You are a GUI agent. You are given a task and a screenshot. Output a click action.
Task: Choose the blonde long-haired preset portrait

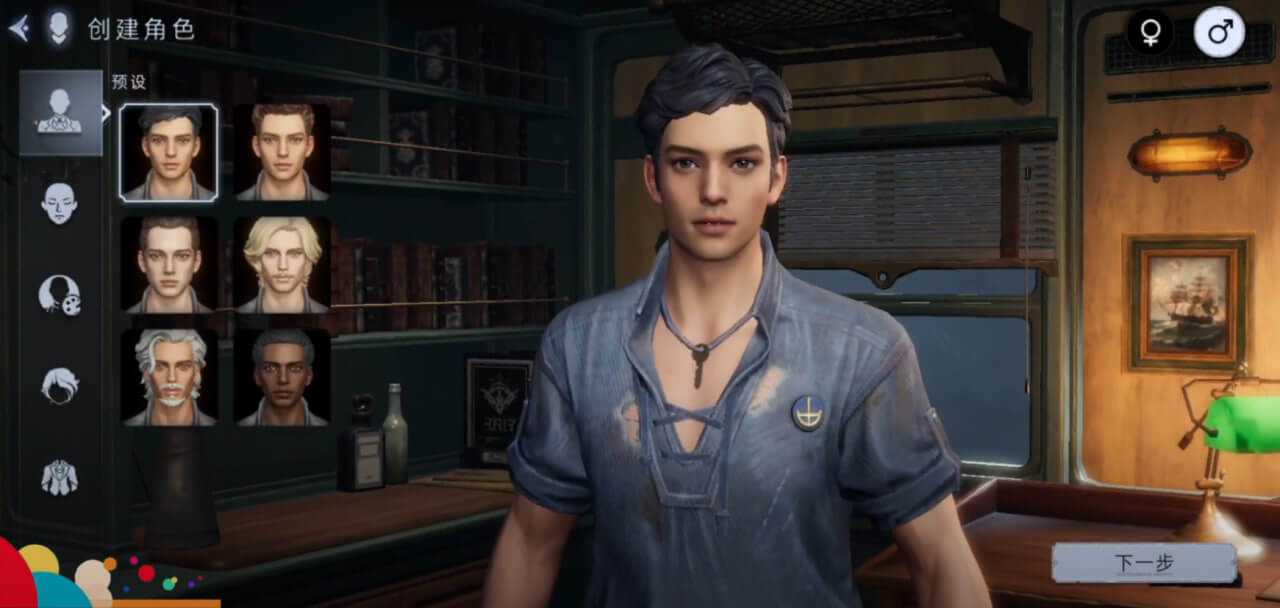click(x=283, y=265)
